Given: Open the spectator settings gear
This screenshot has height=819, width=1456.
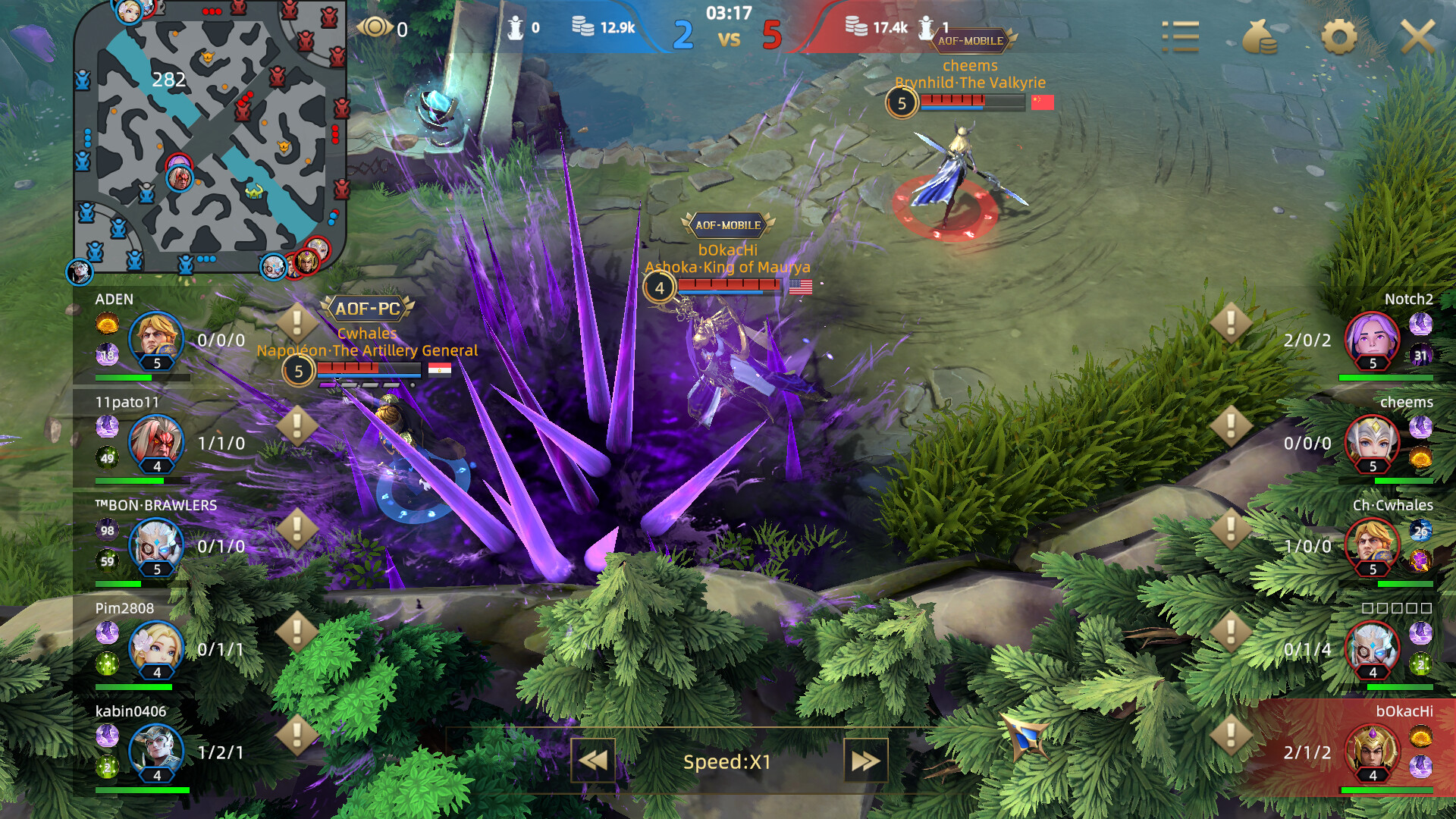Looking at the screenshot, I should [1338, 36].
